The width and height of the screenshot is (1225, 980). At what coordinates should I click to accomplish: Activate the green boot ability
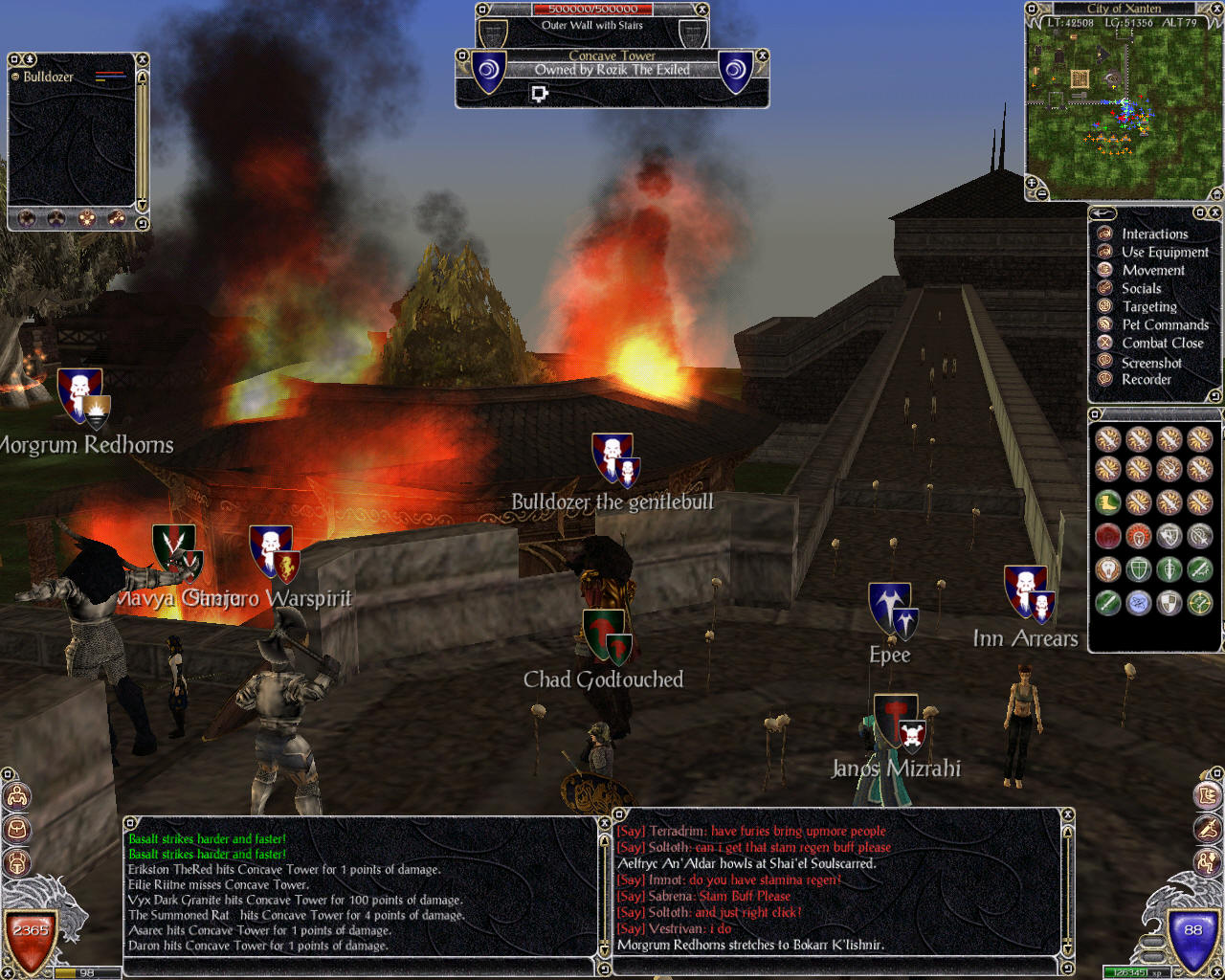pos(1108,502)
